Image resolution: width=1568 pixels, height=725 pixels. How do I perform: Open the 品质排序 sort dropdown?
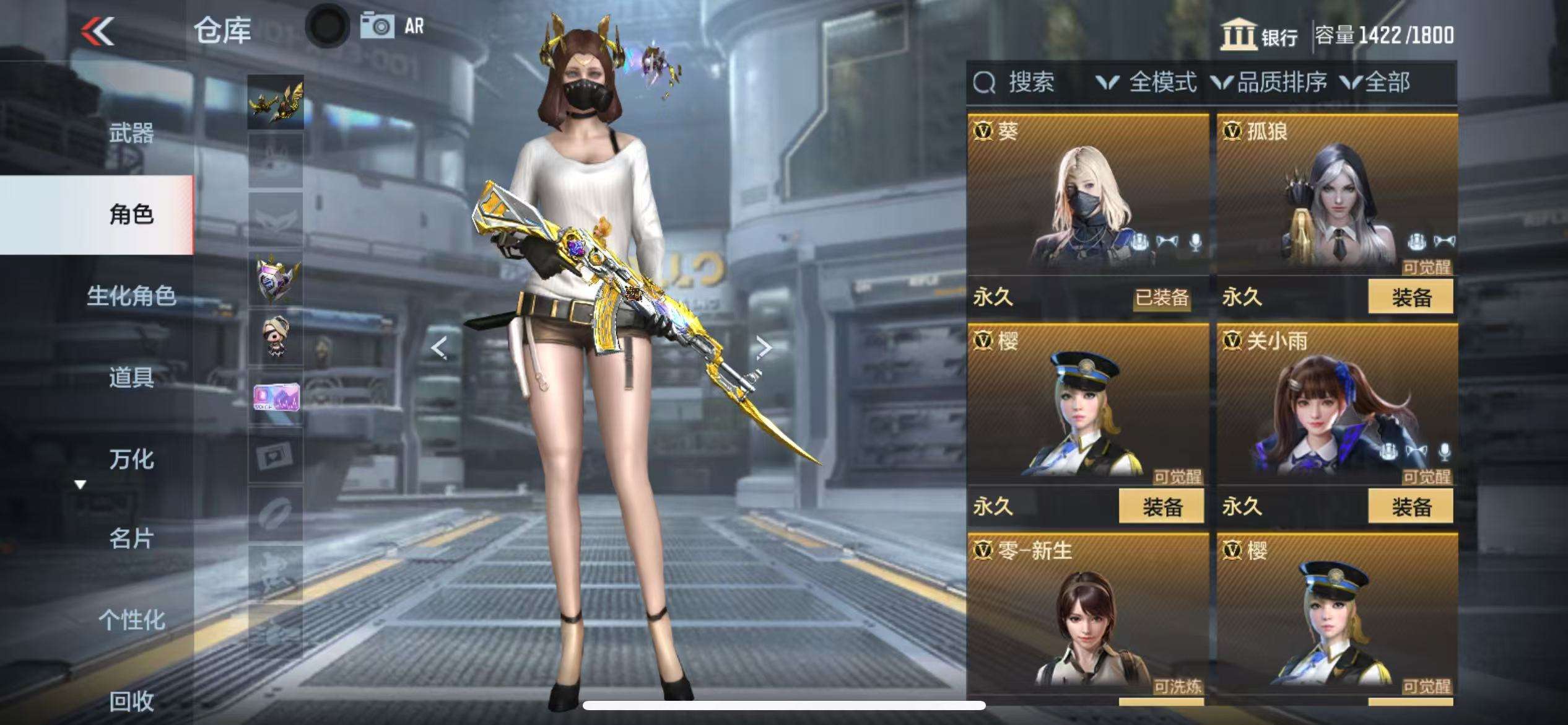(1270, 82)
